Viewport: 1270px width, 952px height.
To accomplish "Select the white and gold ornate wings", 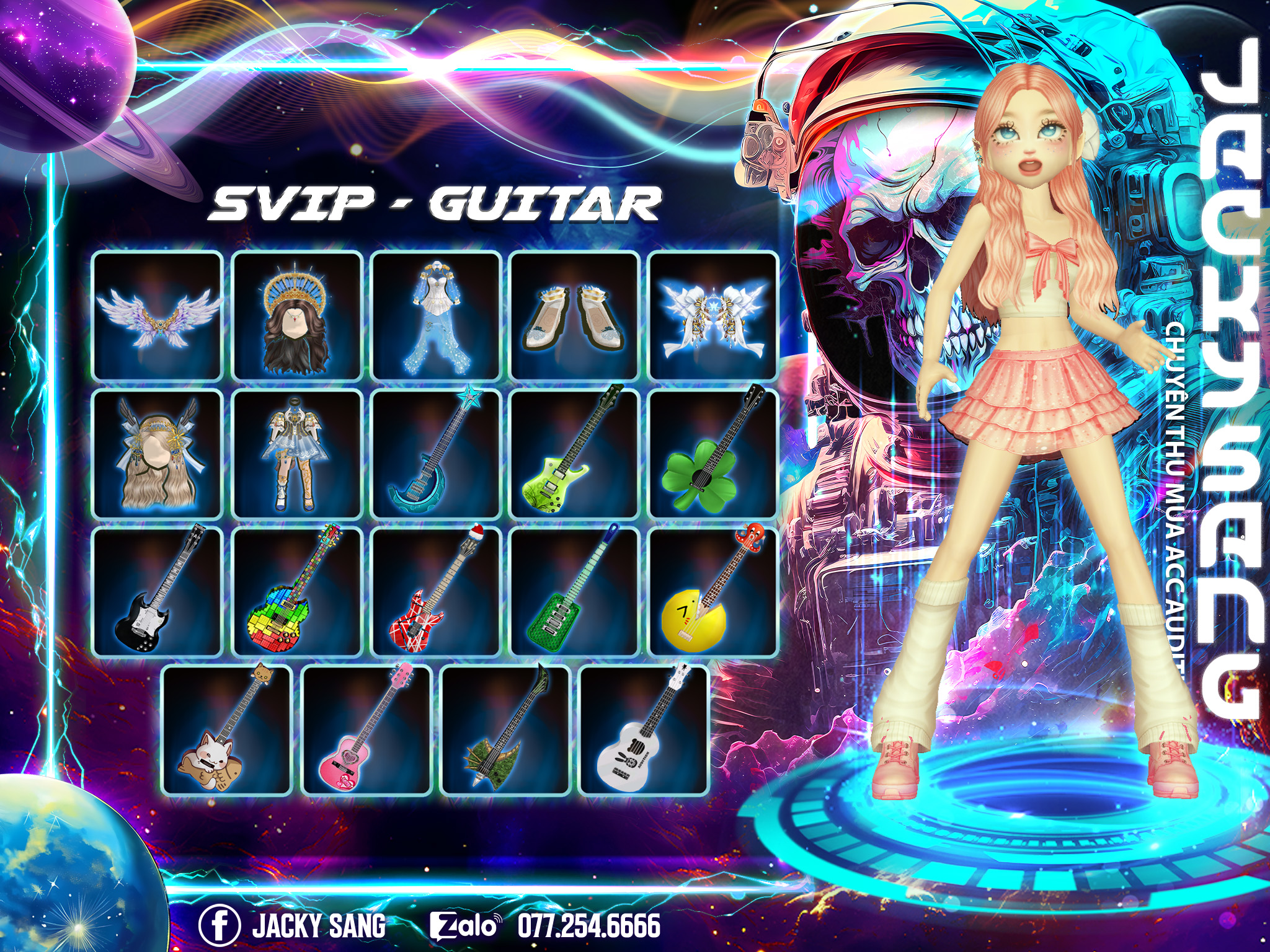I will click(x=713, y=315).
